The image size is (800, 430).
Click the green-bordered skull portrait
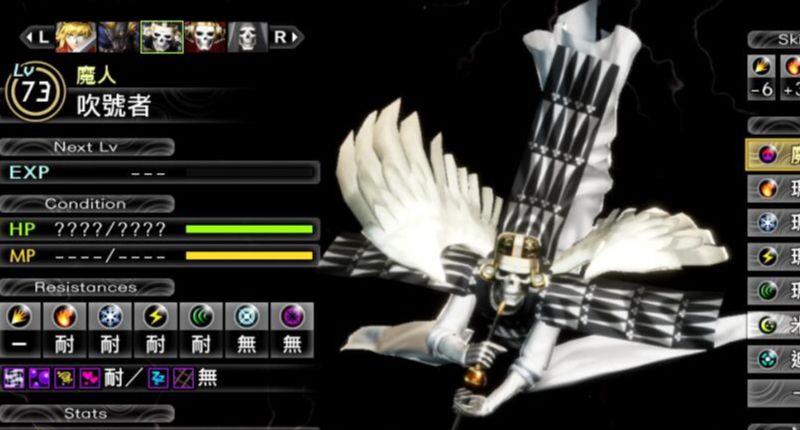click(161, 37)
